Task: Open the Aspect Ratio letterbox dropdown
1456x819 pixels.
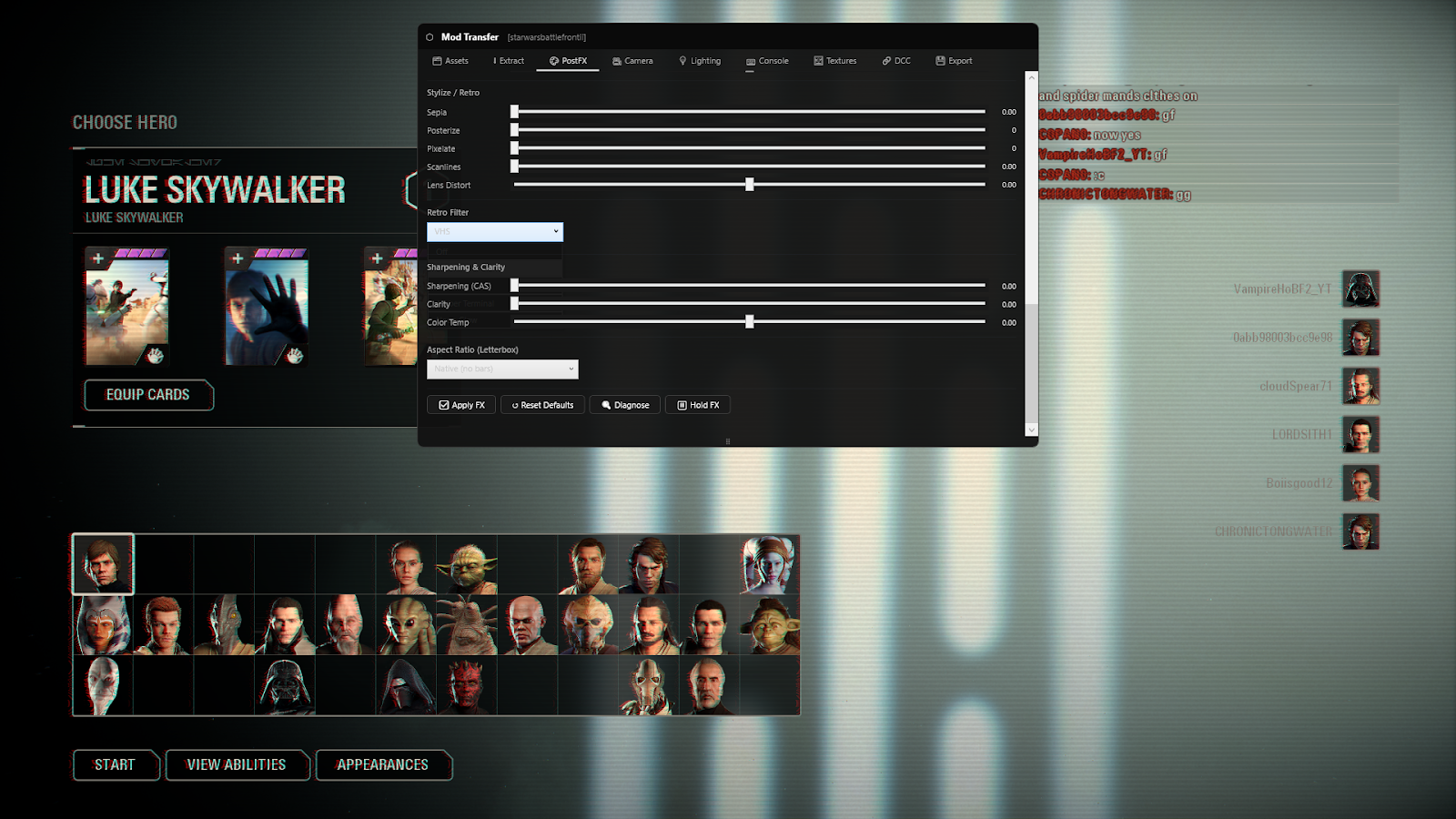Action: (x=501, y=369)
